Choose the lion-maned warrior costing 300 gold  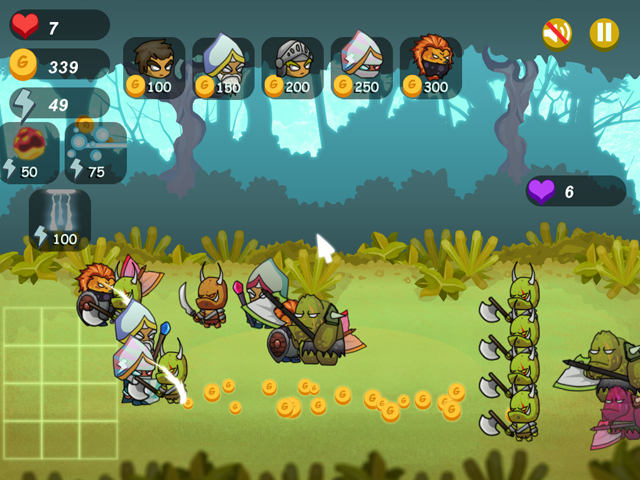point(430,67)
